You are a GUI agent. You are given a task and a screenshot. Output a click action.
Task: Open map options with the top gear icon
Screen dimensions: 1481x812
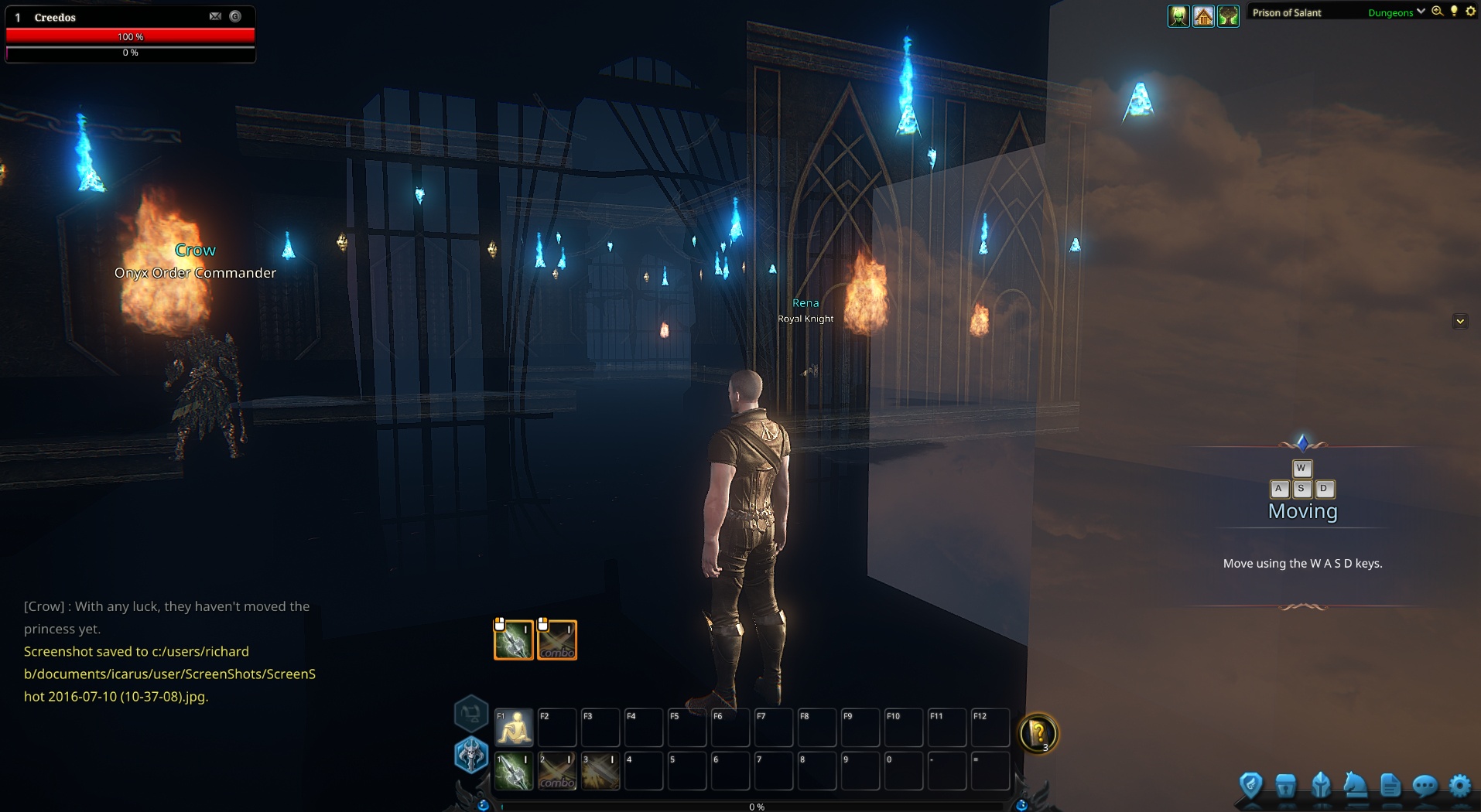(1470, 12)
